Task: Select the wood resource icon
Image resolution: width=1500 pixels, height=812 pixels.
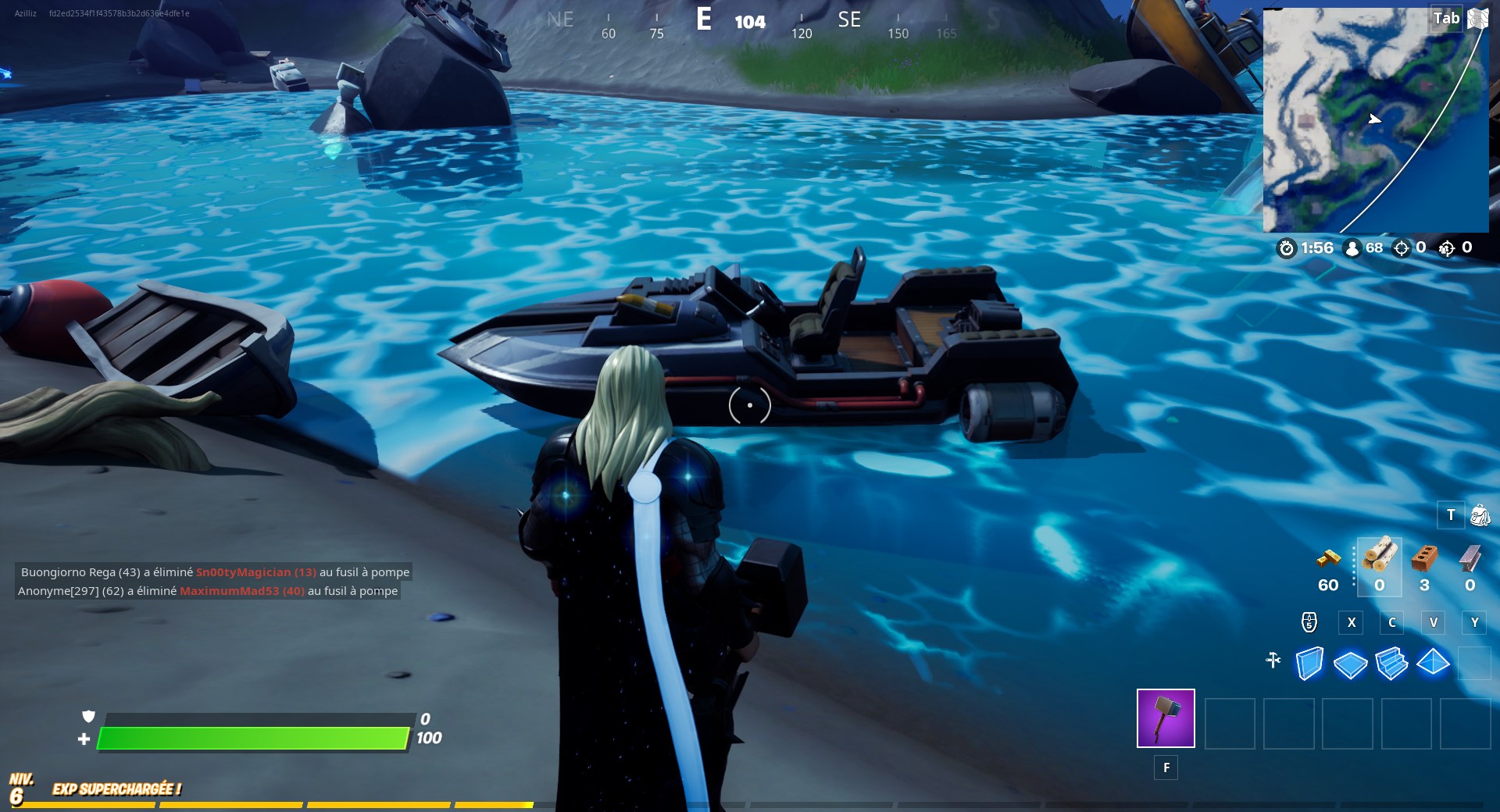Action: coord(1379,558)
